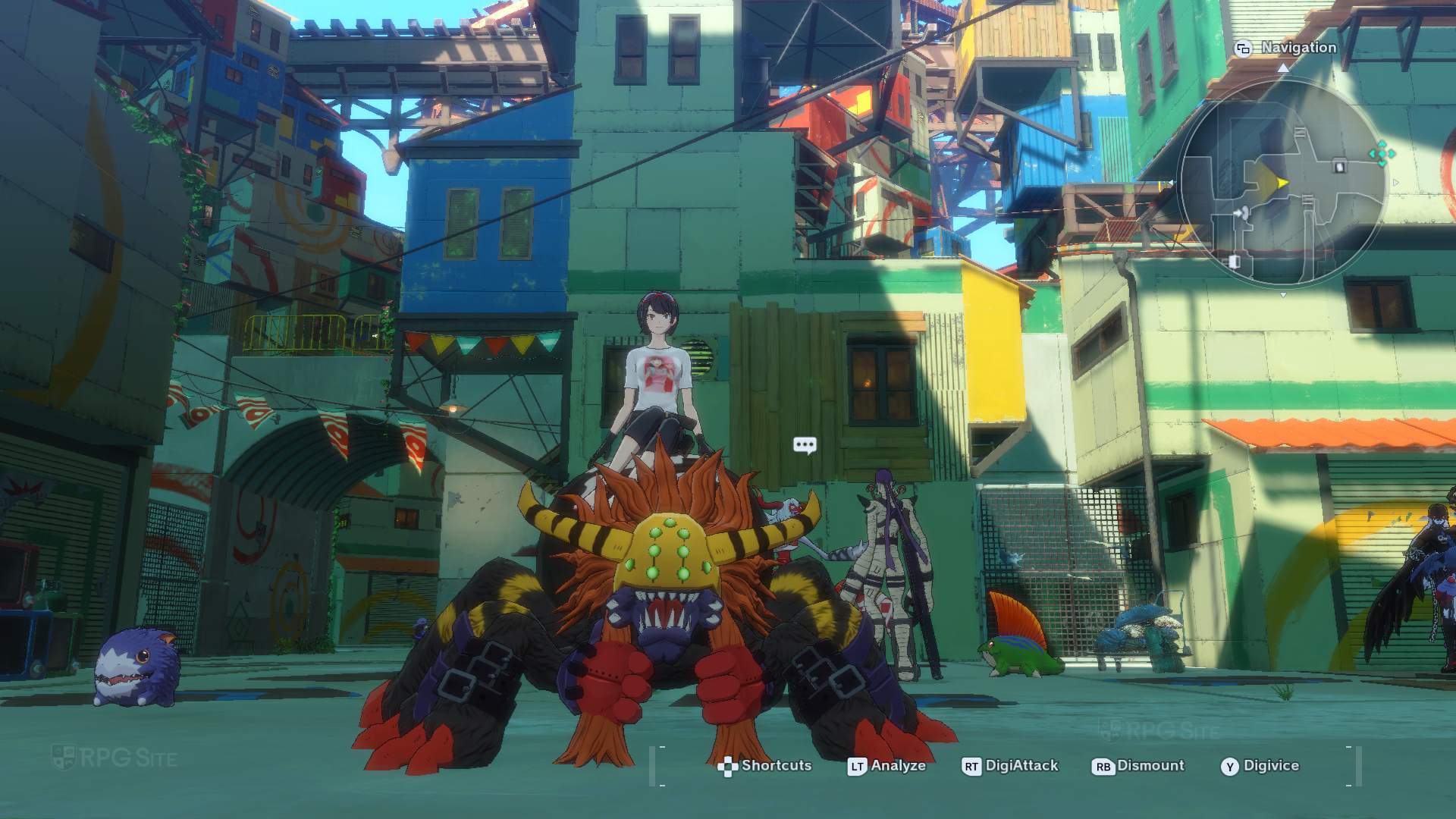Select the arrow-into-door exit marker on the minimap
The height and width of the screenshot is (819, 1456).
(x=1241, y=213)
